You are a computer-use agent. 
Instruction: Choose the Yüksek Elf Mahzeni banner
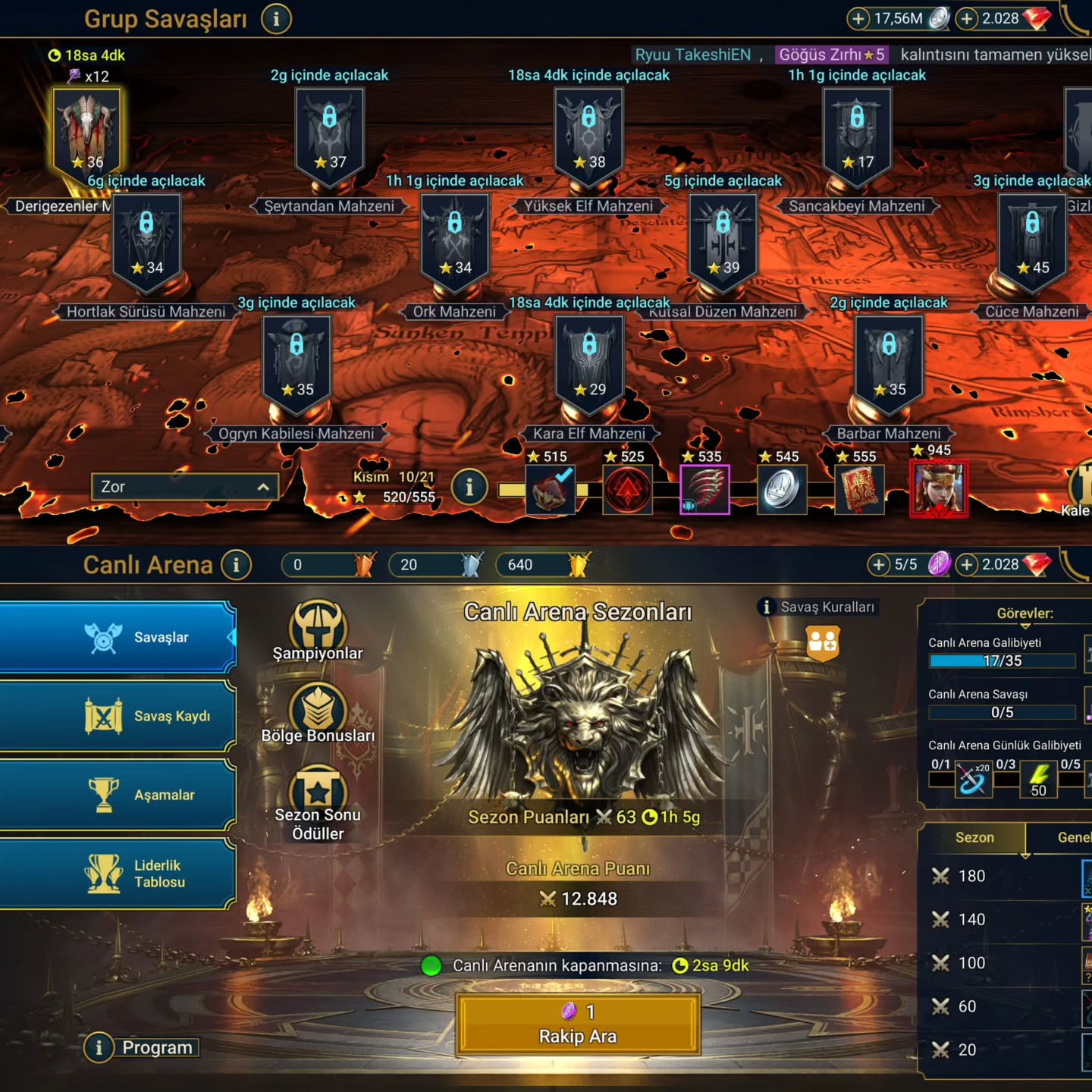coord(588,134)
